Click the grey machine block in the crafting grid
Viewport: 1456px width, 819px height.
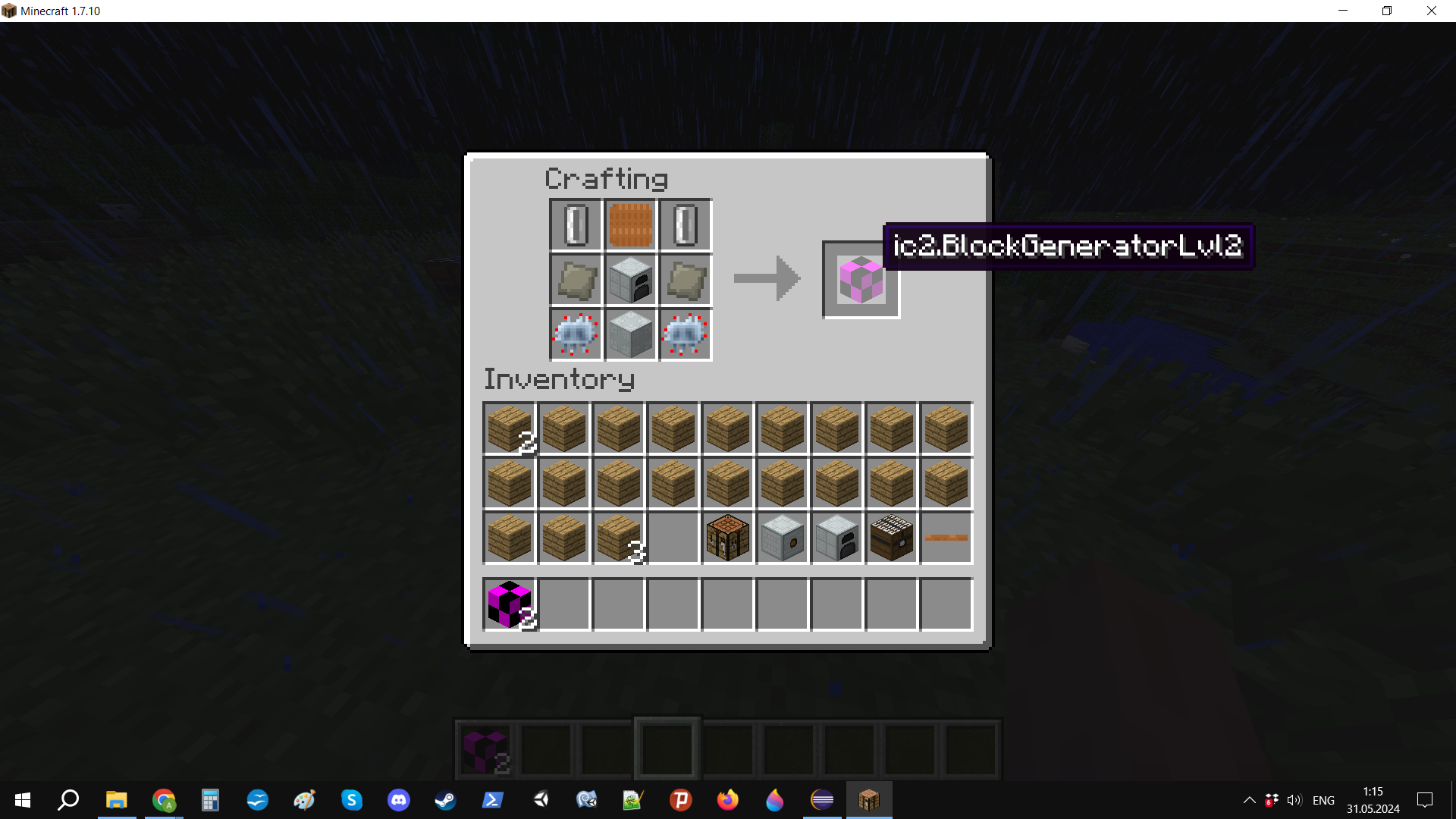point(630,334)
